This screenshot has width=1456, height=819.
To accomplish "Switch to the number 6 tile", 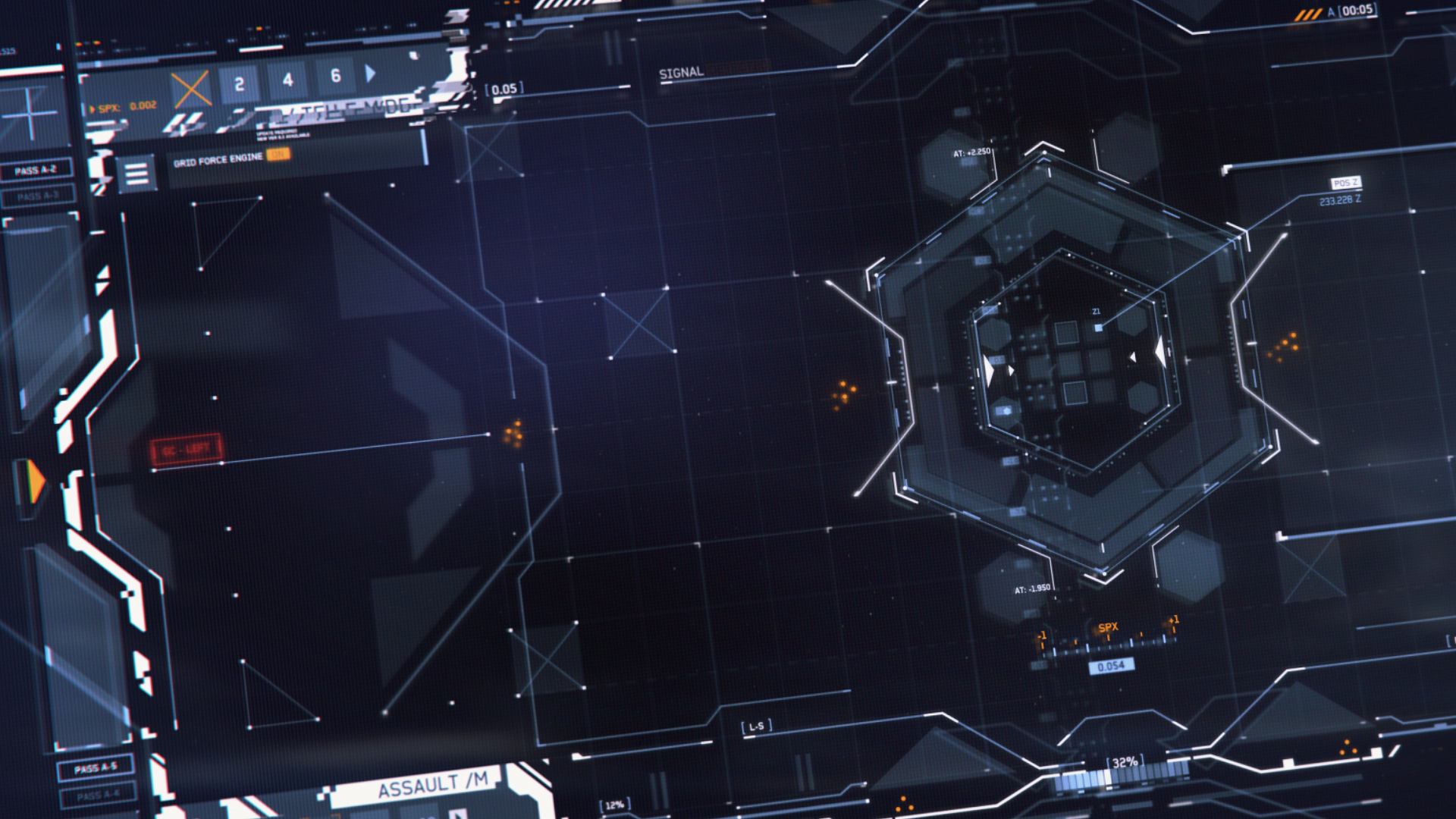I will pyautogui.click(x=335, y=76).
